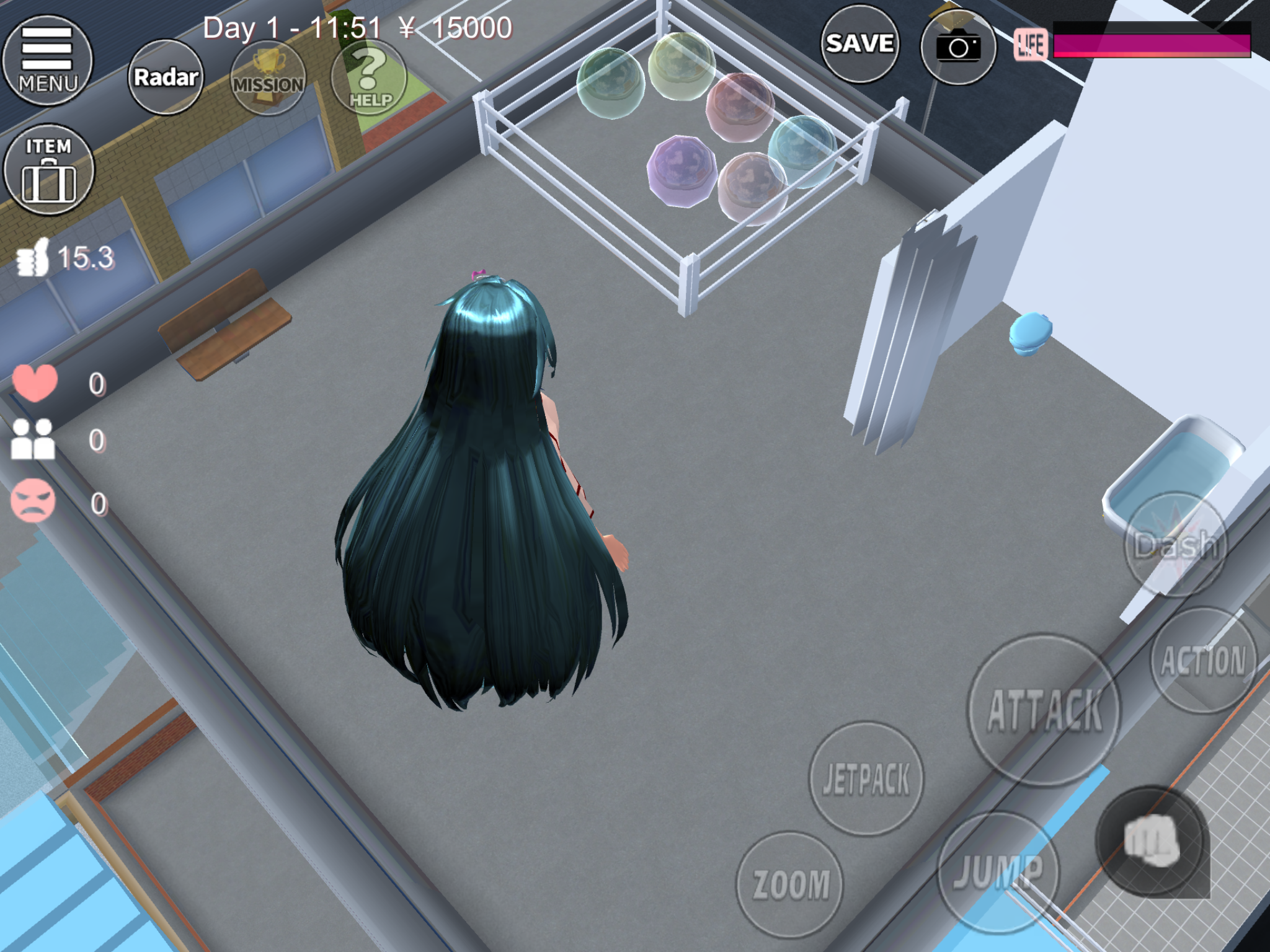Save the game with SAVE
This screenshot has width=1270, height=952.
[x=859, y=44]
